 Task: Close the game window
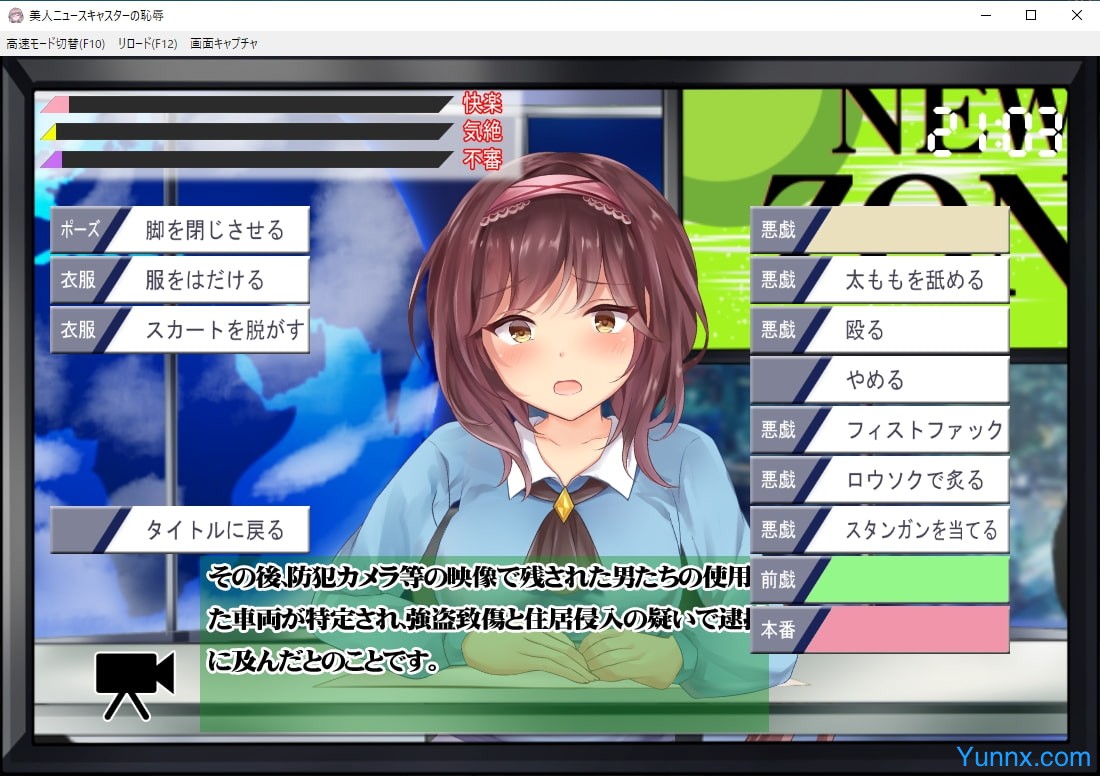tap(1077, 15)
